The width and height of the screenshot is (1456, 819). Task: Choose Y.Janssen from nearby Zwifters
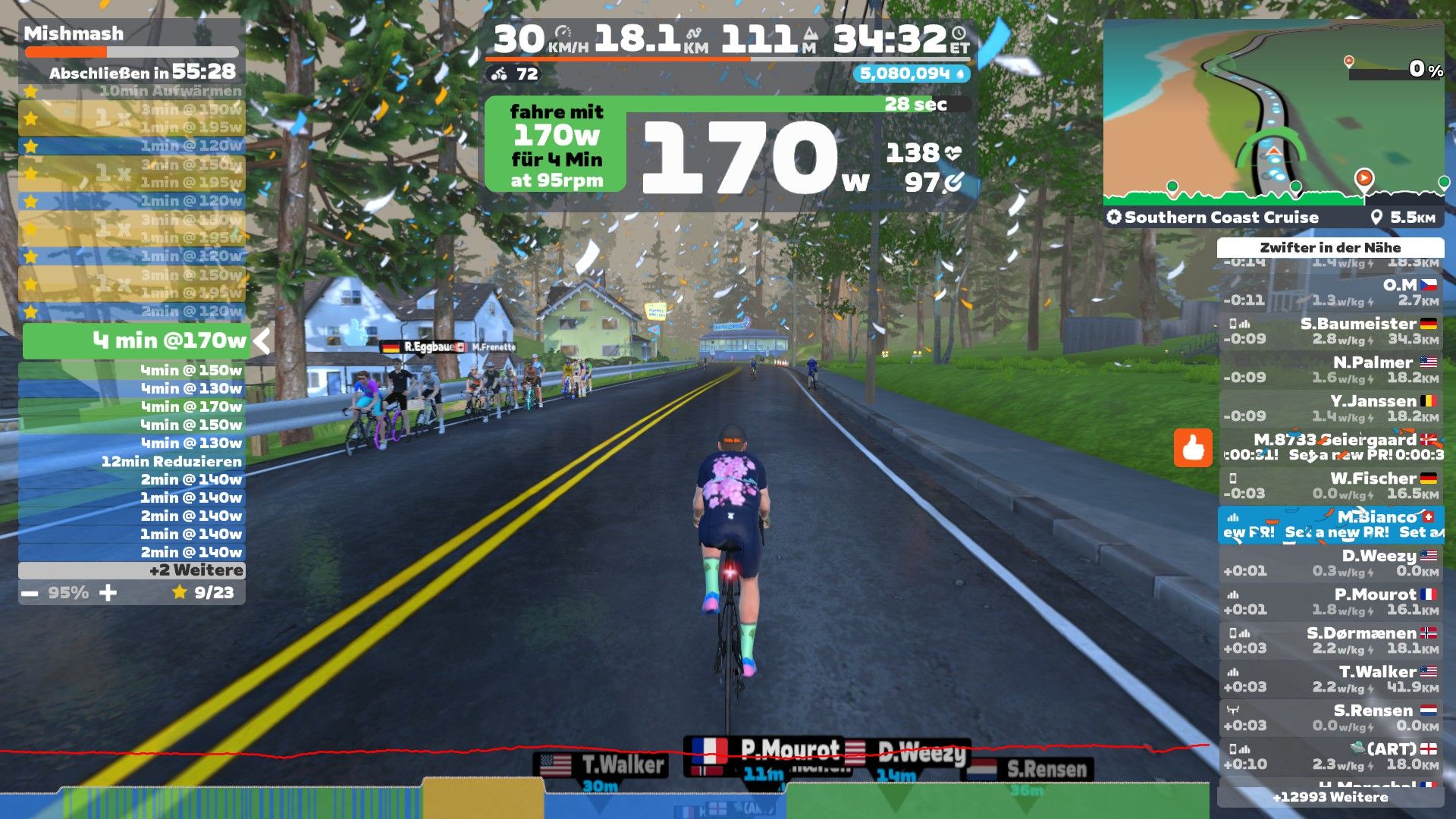[1332, 409]
